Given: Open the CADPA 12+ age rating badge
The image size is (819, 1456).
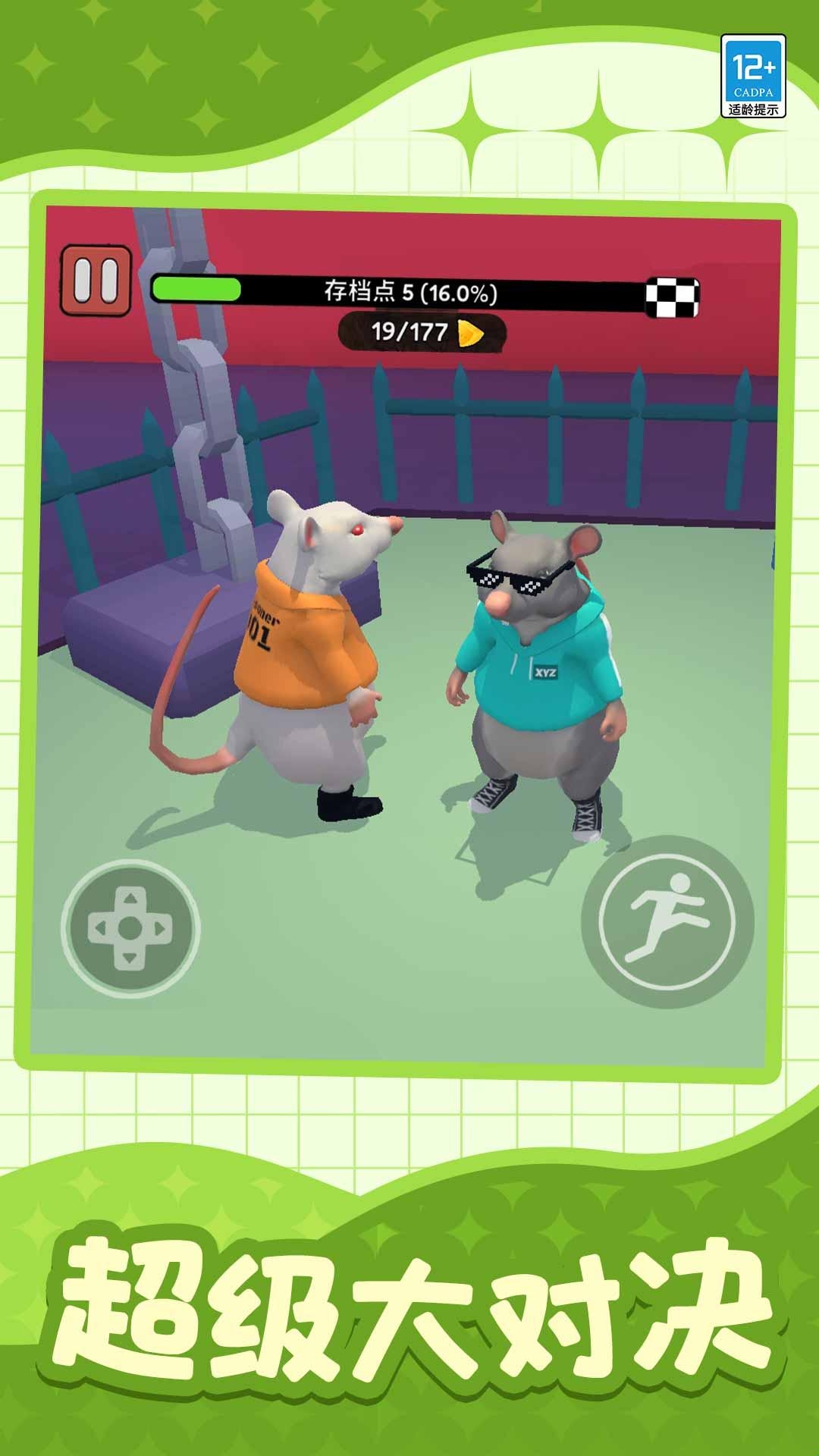Looking at the screenshot, I should click(753, 76).
